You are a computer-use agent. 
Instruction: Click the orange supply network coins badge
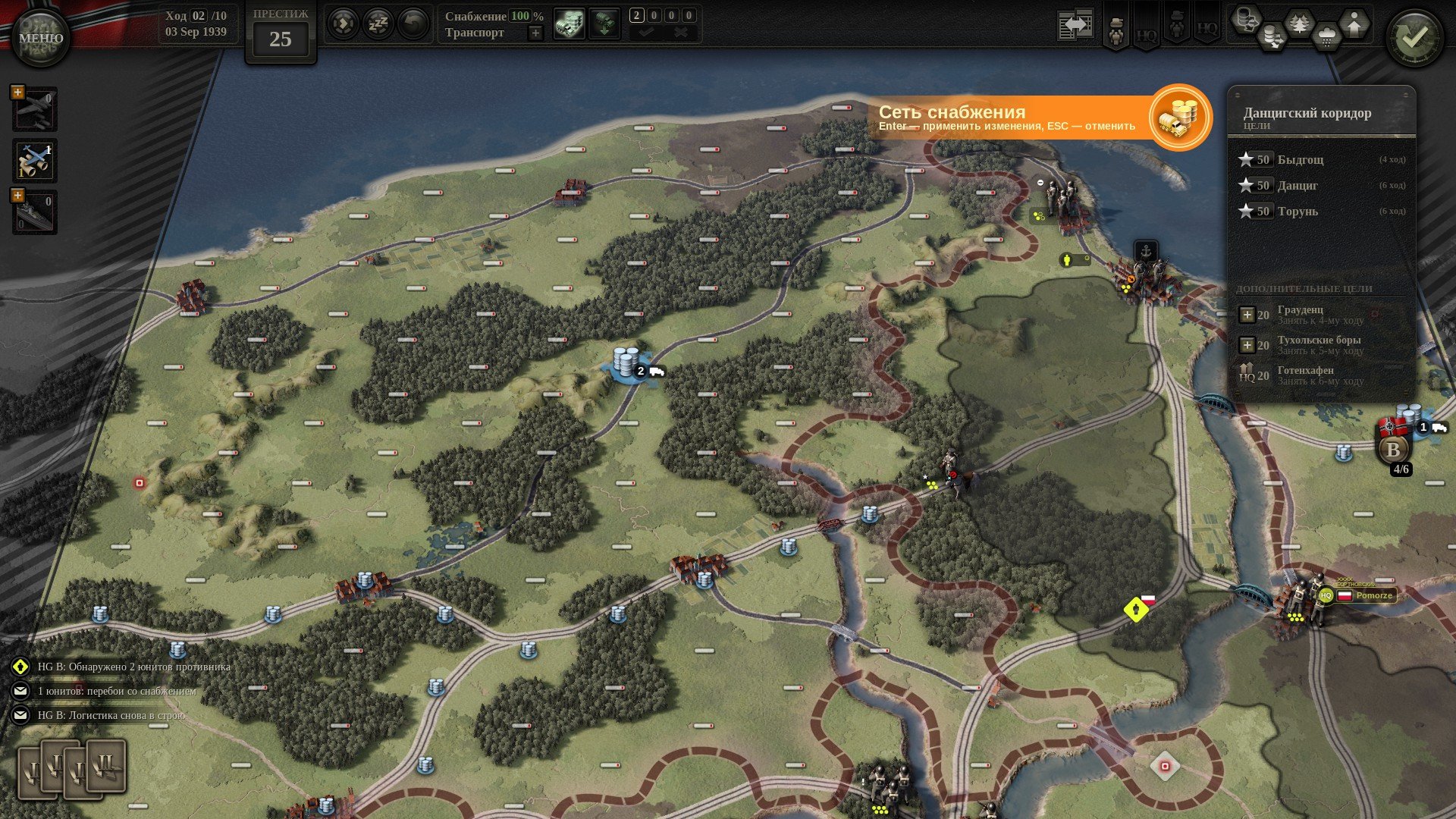tap(1179, 118)
